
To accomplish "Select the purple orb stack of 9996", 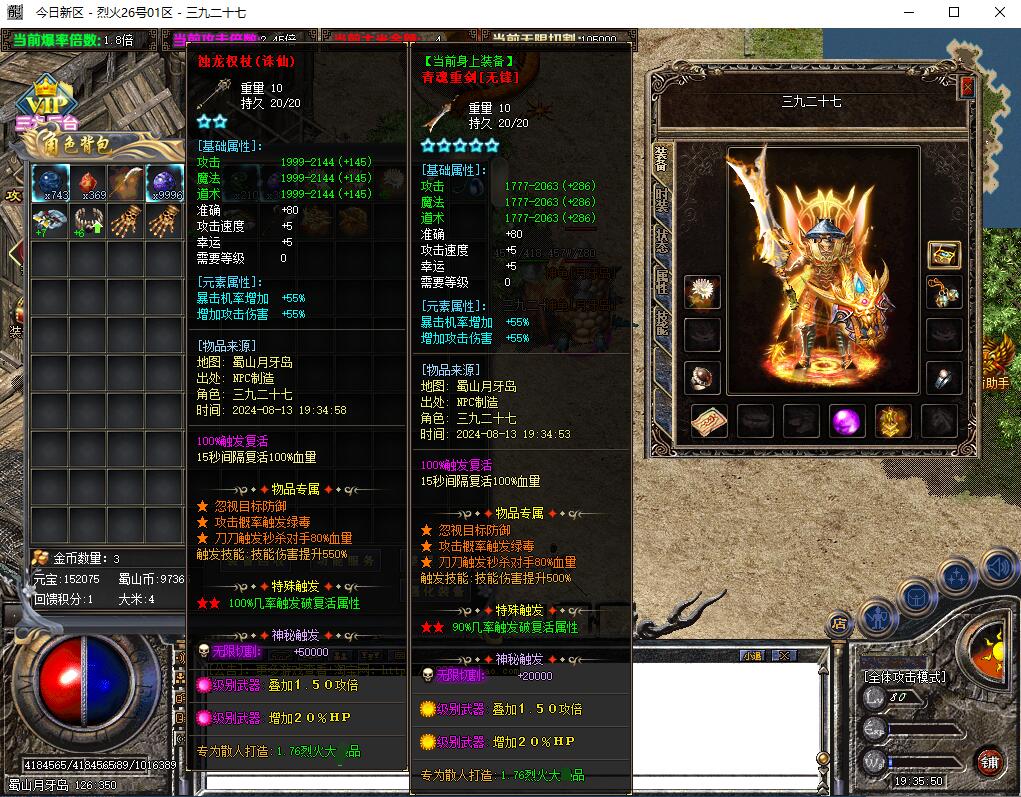I will (x=165, y=182).
